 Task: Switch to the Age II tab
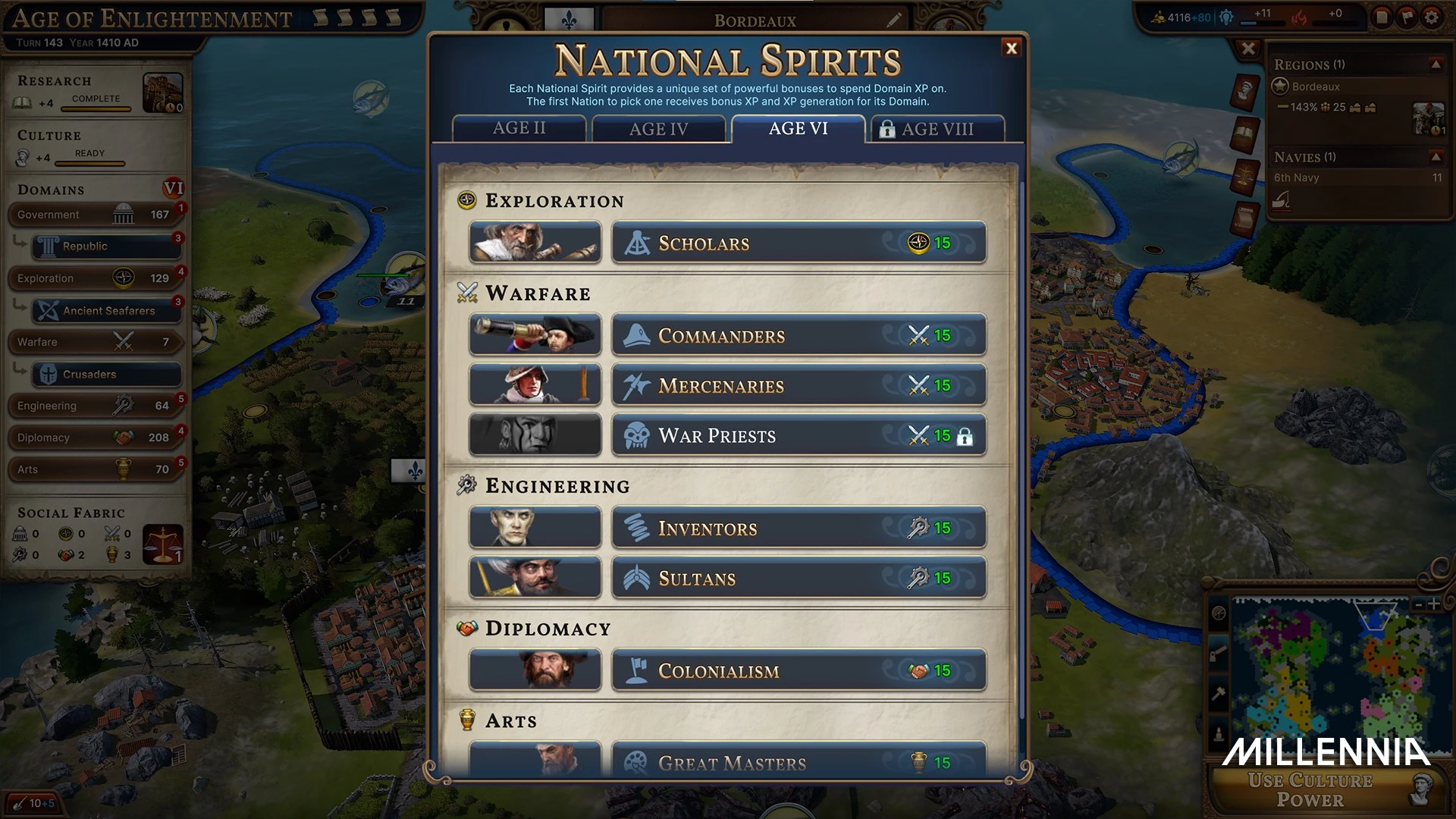(x=519, y=128)
